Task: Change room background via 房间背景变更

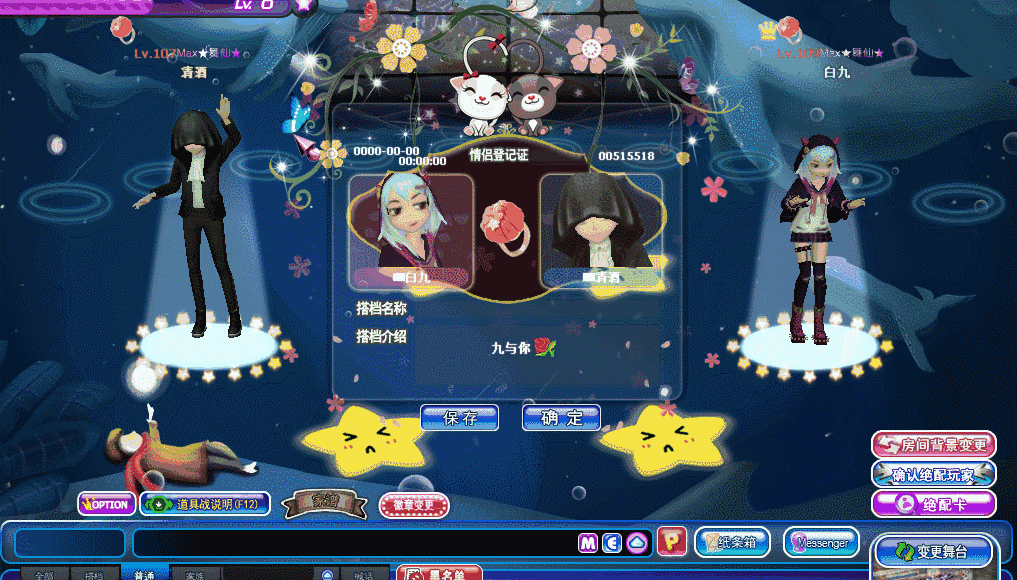Action: click(934, 445)
